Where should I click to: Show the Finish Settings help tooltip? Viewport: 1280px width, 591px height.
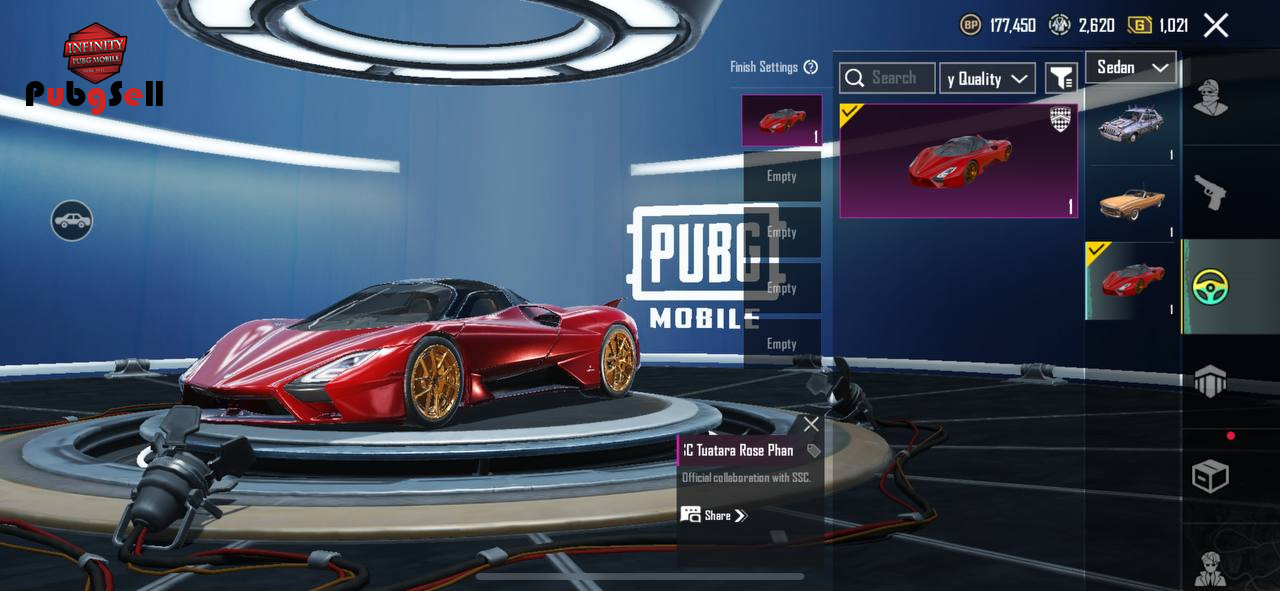(x=811, y=67)
